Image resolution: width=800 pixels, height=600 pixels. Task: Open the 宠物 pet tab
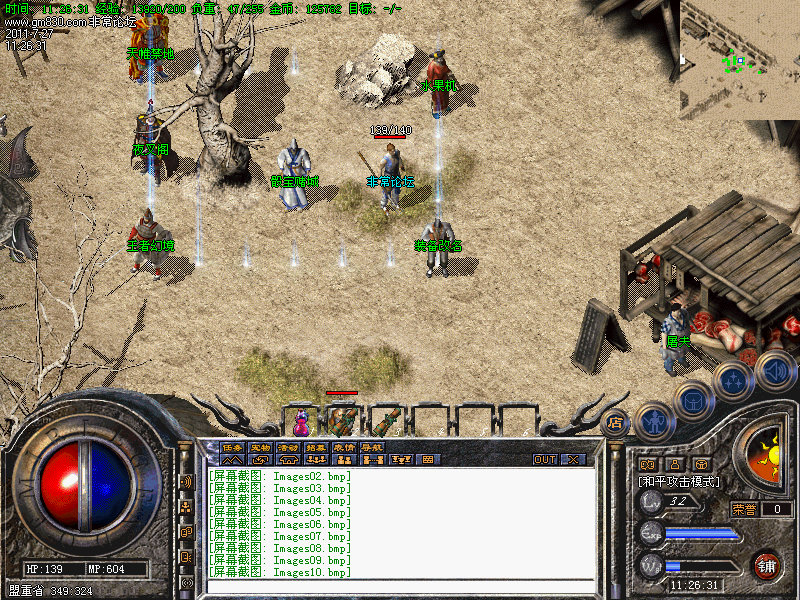260,447
